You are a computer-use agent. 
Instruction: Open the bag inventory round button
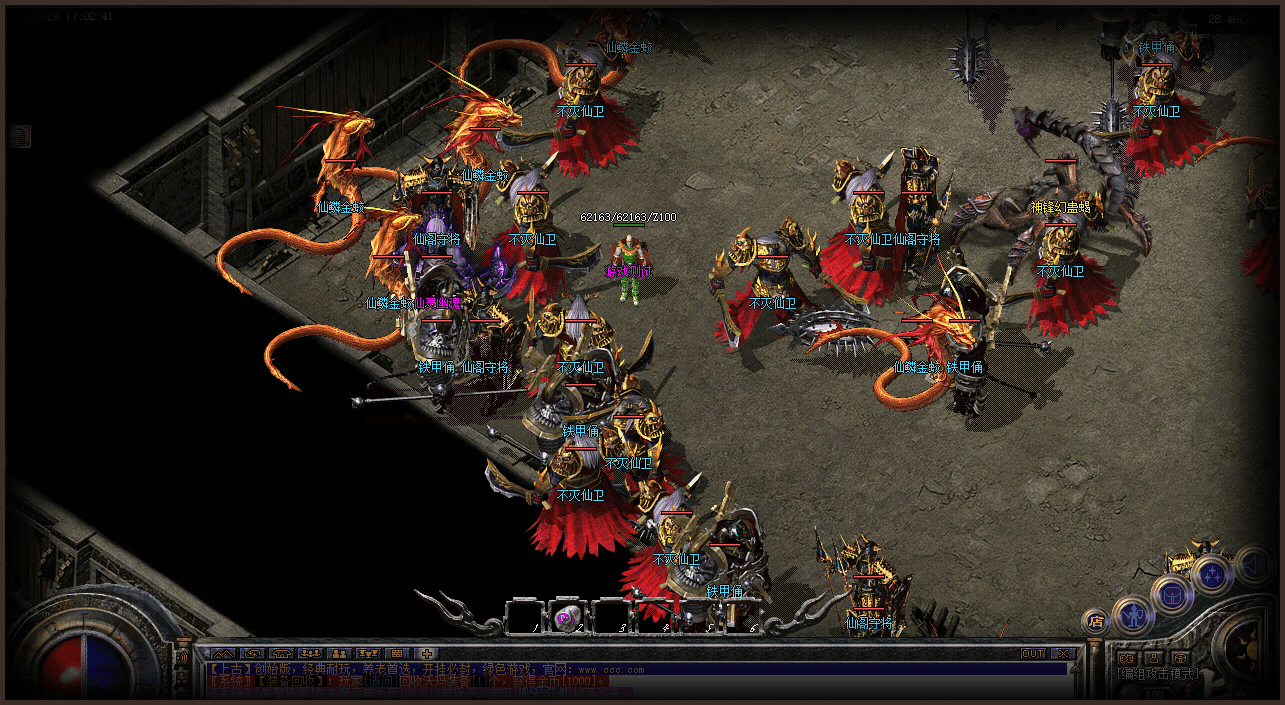pyautogui.click(x=1170, y=594)
